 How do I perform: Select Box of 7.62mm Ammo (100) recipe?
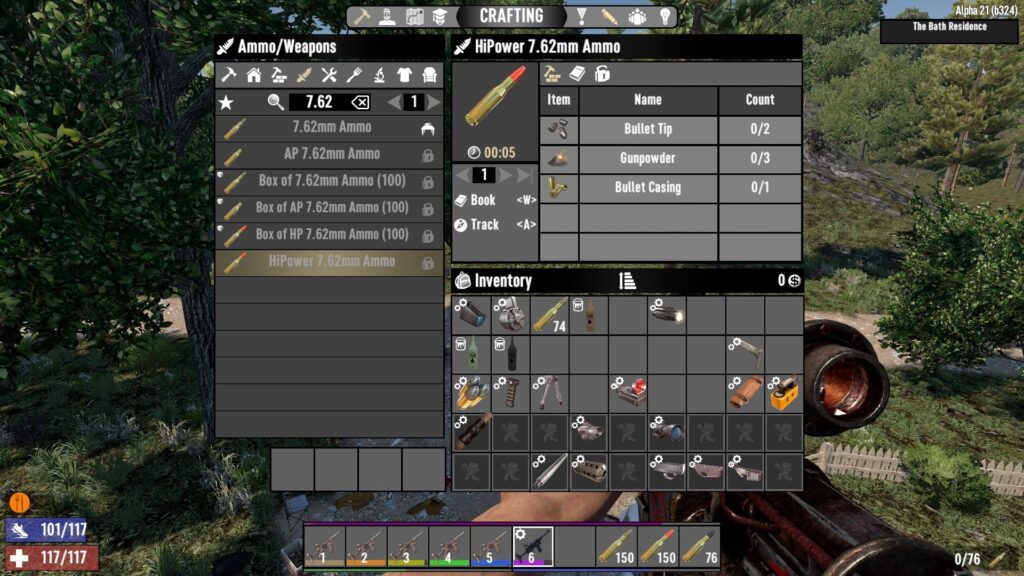click(x=331, y=182)
